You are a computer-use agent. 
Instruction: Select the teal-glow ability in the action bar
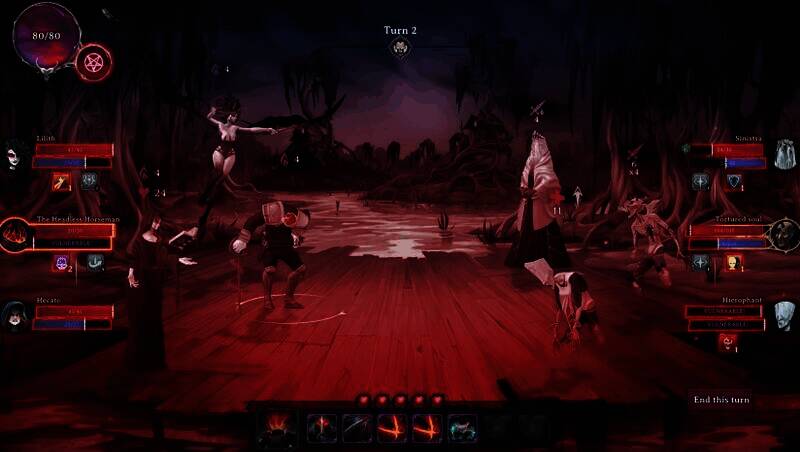click(461, 428)
